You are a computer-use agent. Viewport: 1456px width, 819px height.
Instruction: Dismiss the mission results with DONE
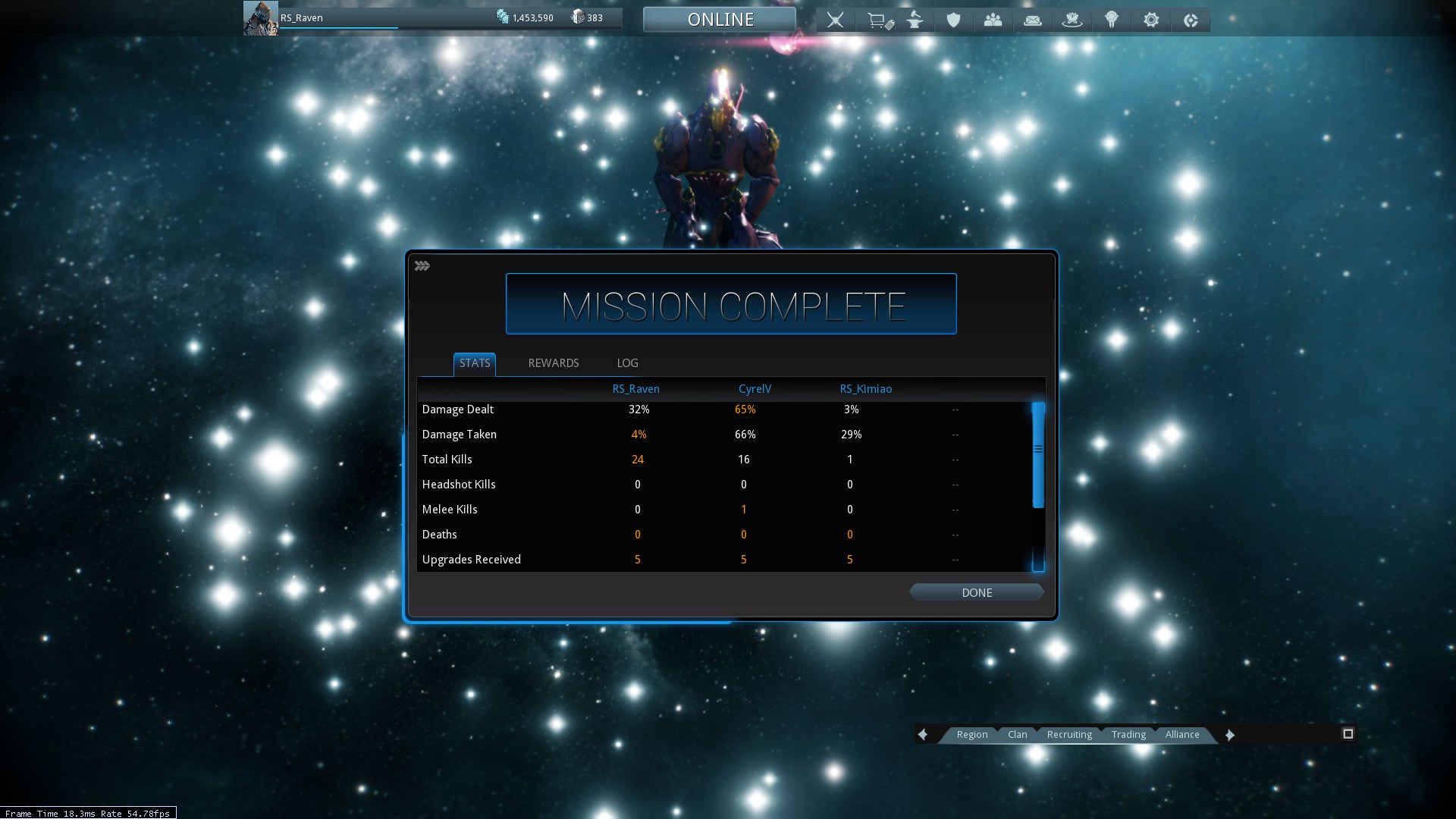(x=977, y=592)
